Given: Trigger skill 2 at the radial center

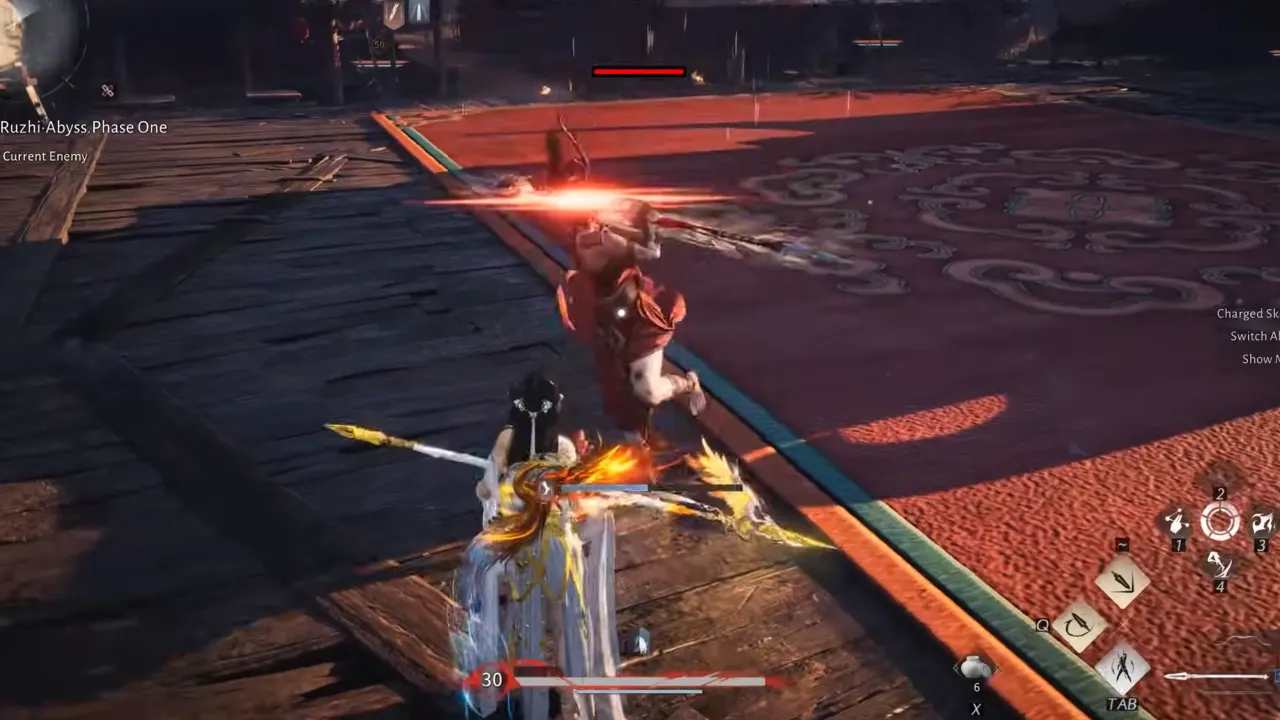Looking at the screenshot, I should [1219, 520].
